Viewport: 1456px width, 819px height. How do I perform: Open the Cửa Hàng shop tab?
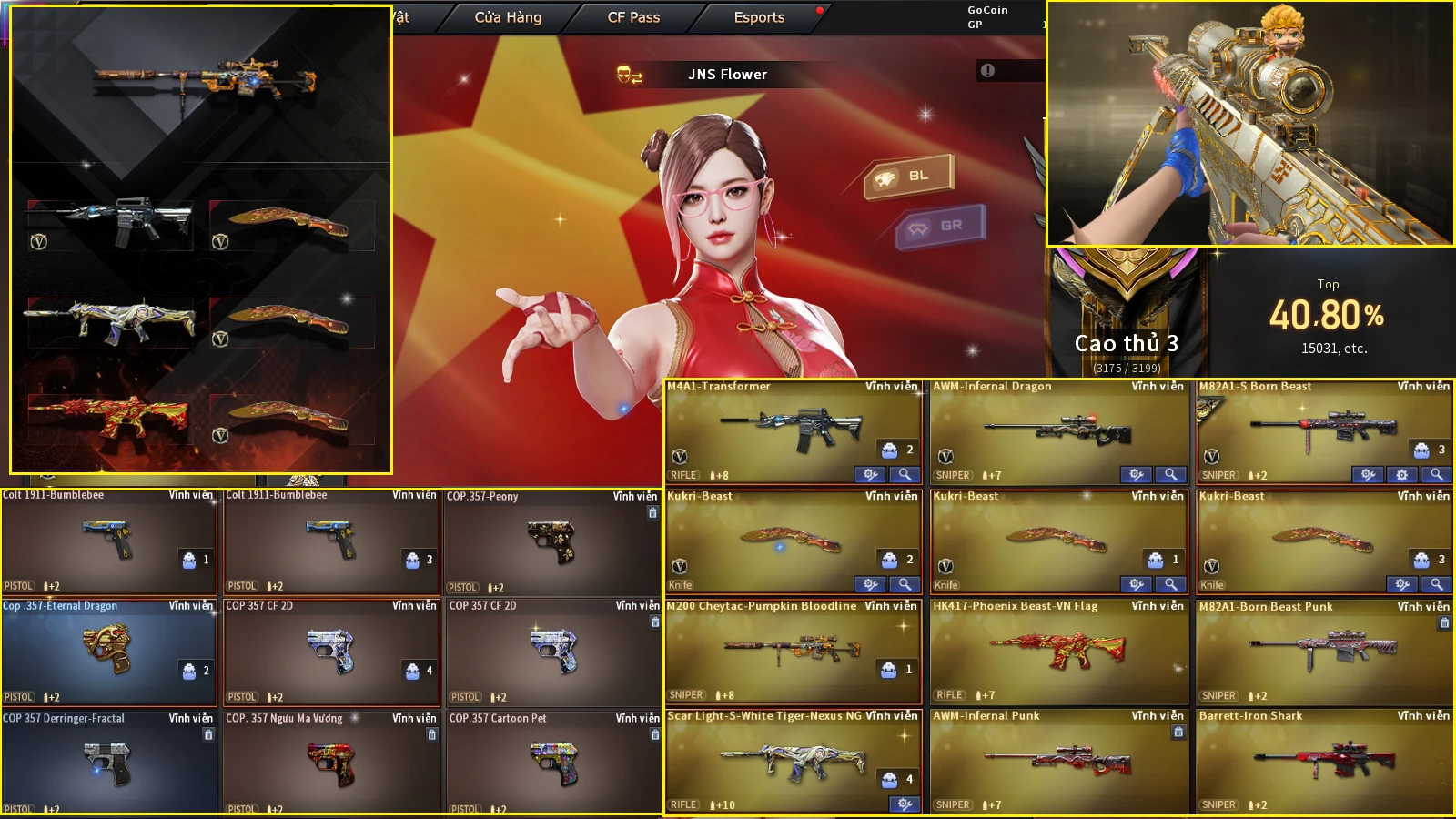pyautogui.click(x=508, y=17)
